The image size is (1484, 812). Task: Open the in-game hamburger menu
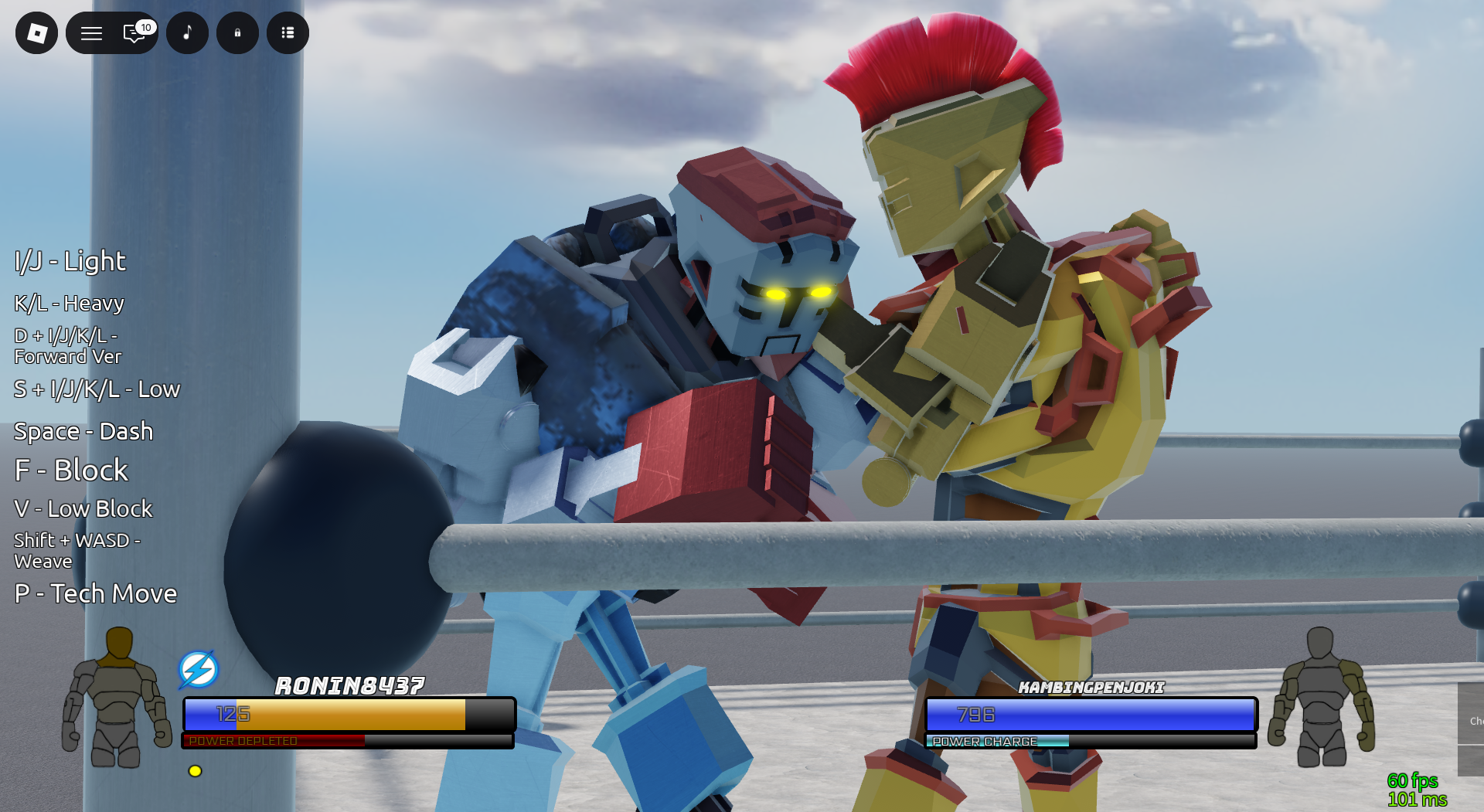pos(90,32)
